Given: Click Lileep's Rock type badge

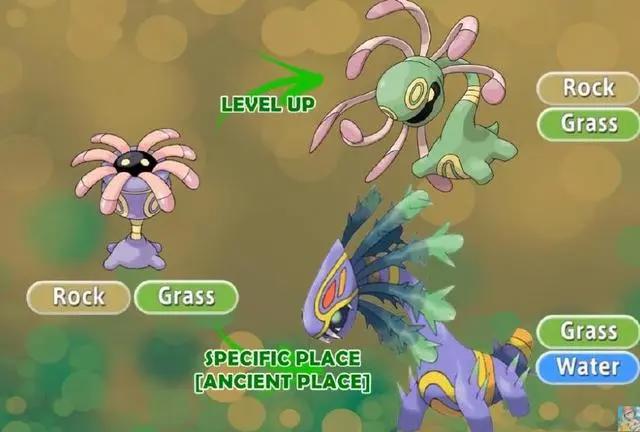Looking at the screenshot, I should click(x=79, y=296).
